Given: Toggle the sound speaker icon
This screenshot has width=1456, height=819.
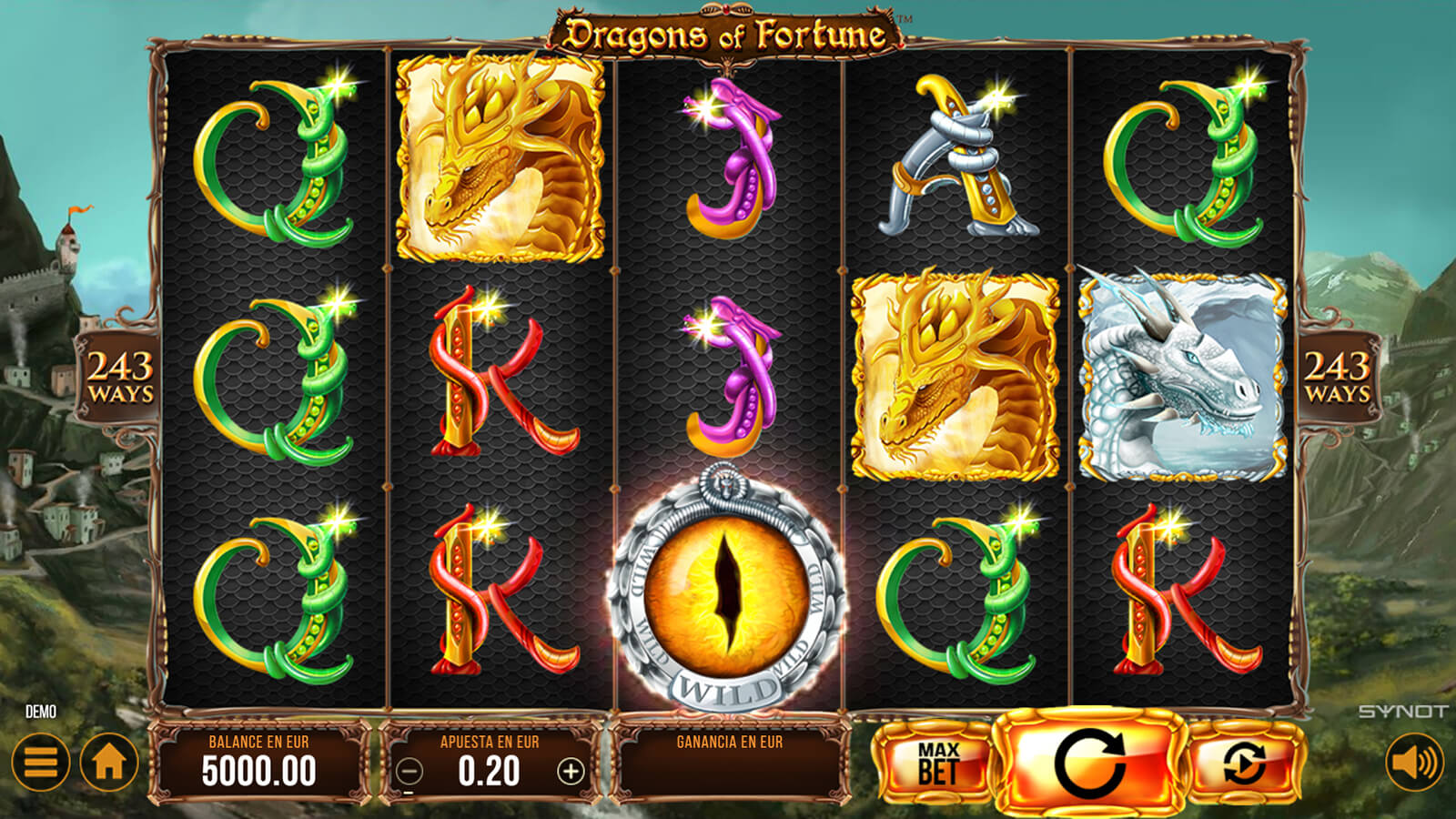Looking at the screenshot, I should [x=1414, y=762].
